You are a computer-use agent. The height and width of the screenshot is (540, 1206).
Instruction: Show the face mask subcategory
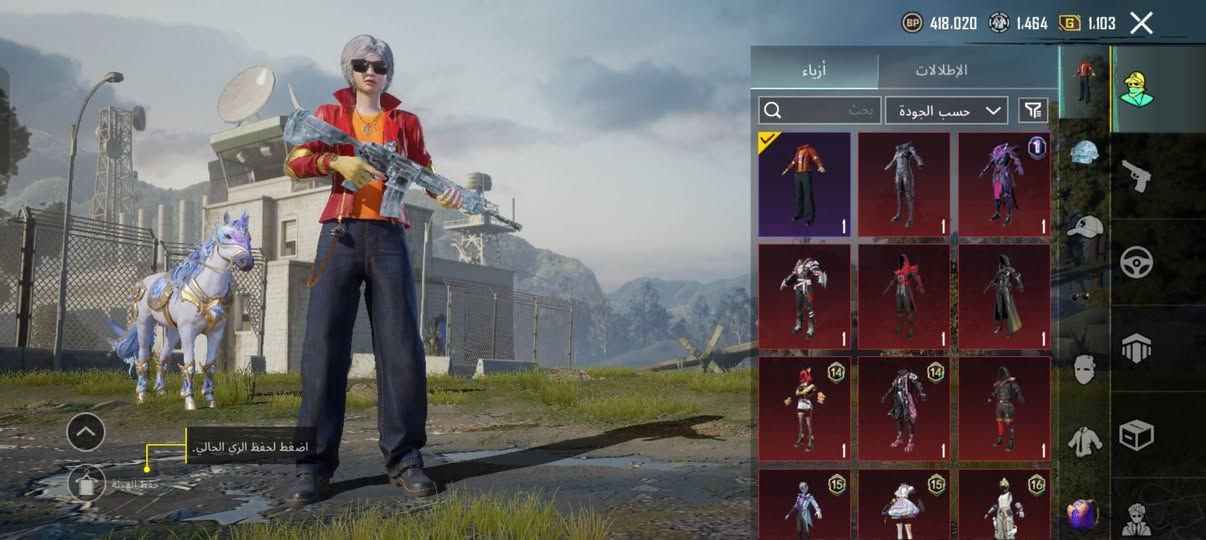pos(1085,370)
